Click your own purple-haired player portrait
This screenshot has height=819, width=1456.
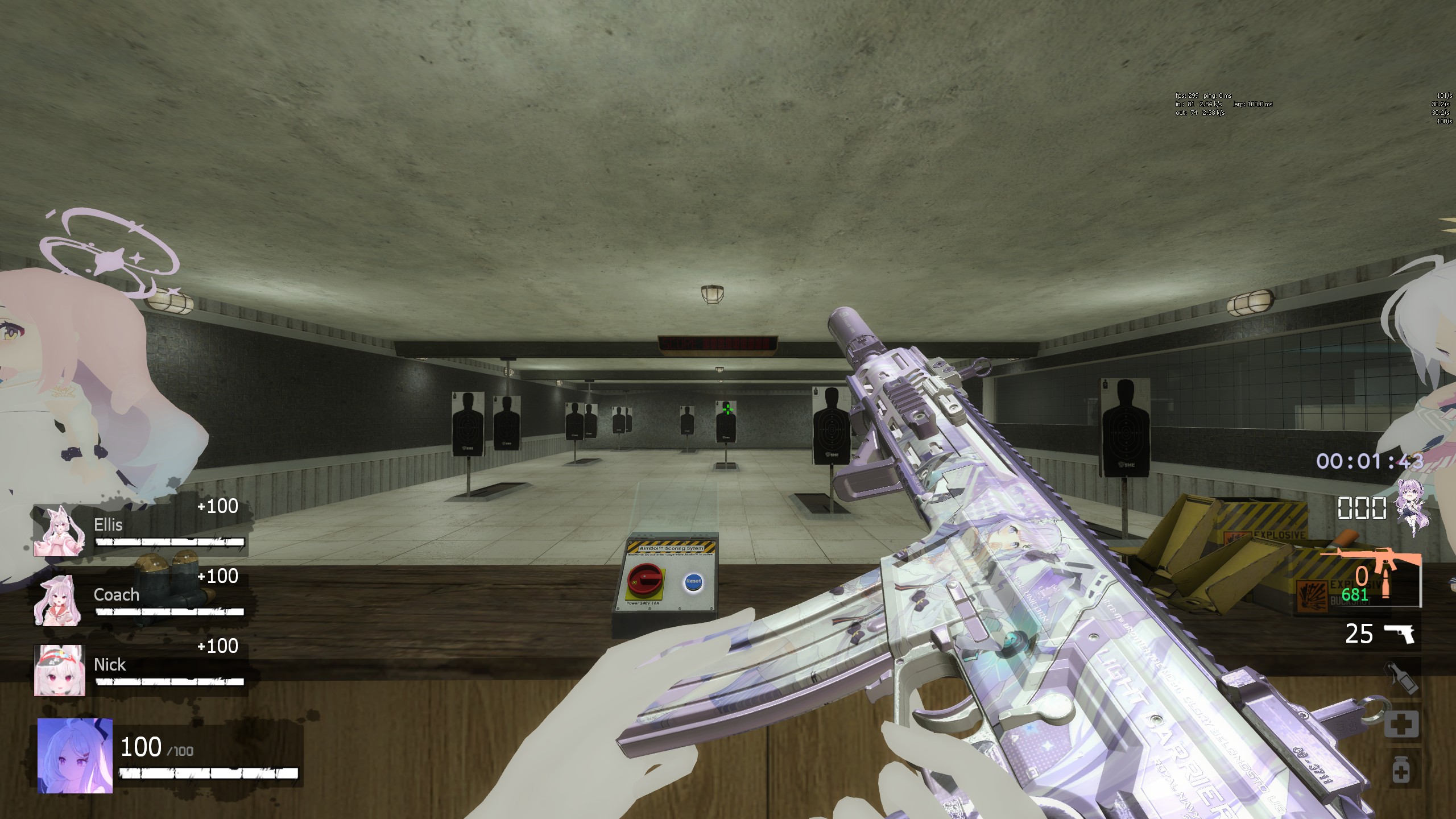[75, 755]
